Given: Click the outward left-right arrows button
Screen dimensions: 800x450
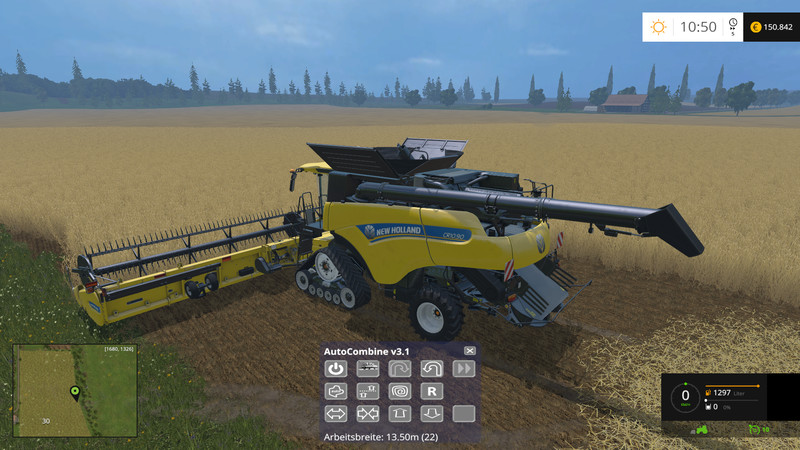Looking at the screenshot, I should pos(336,413).
